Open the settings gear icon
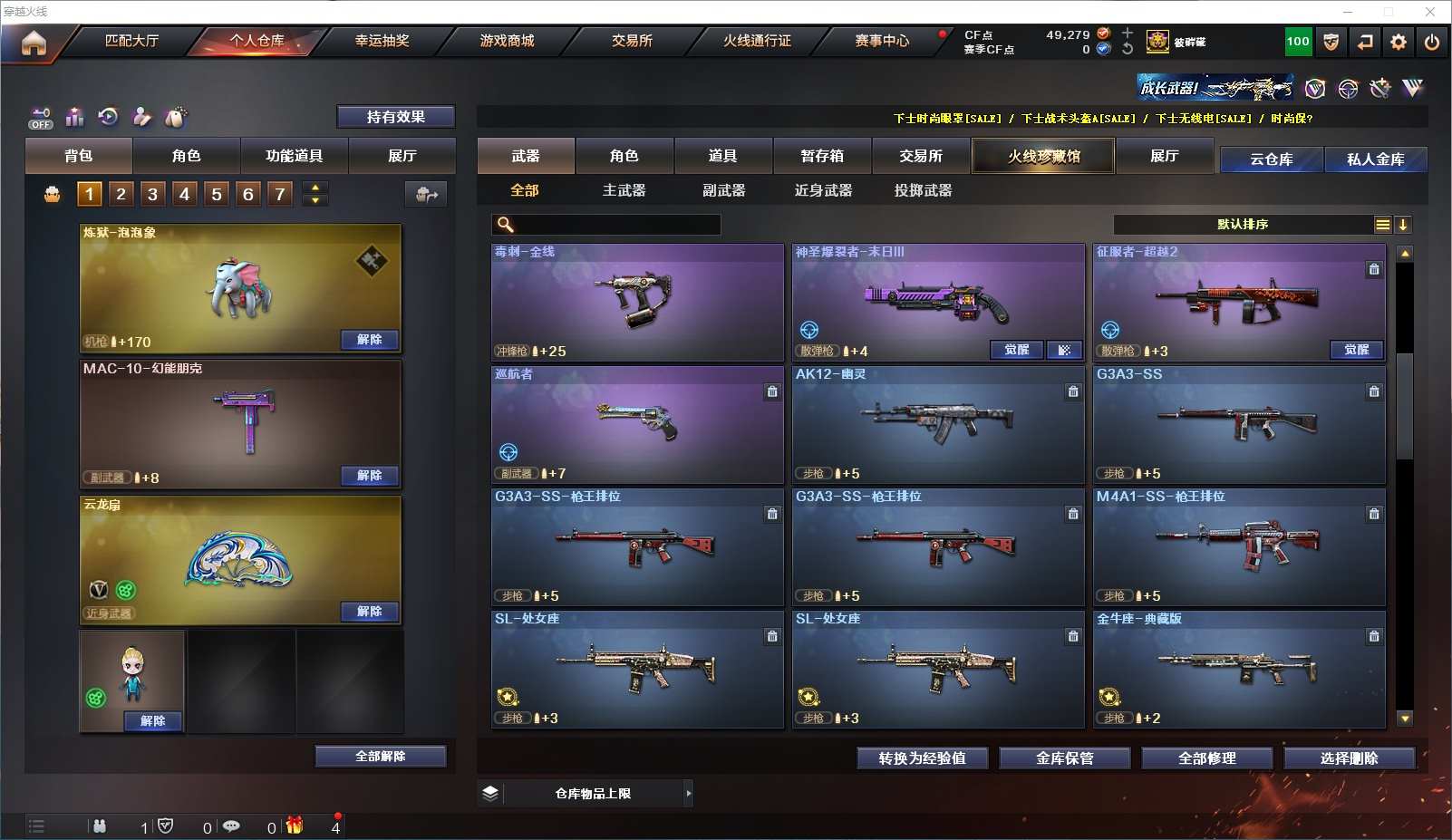The image size is (1452, 840). 1399,42
